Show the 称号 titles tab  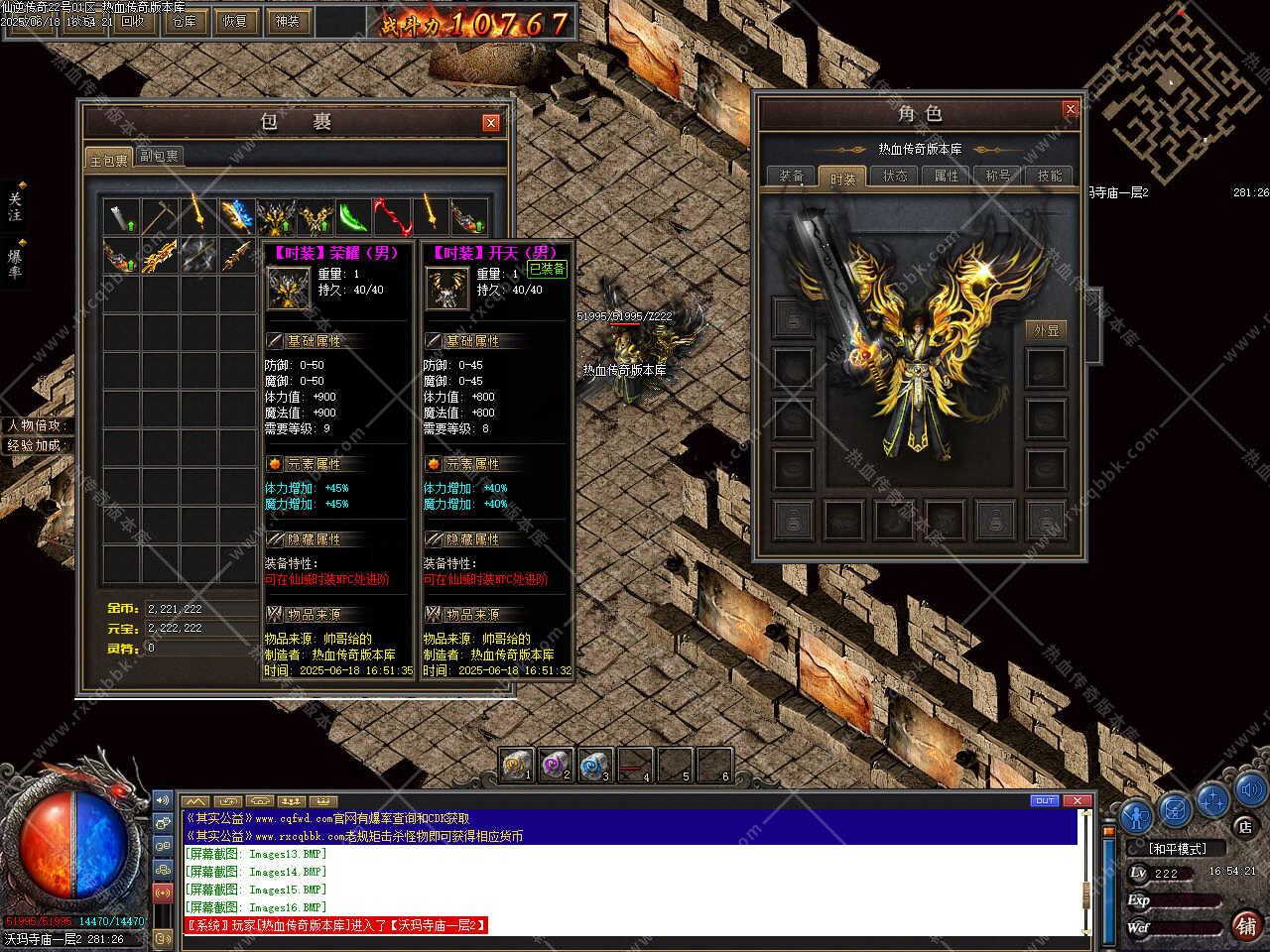(x=998, y=177)
